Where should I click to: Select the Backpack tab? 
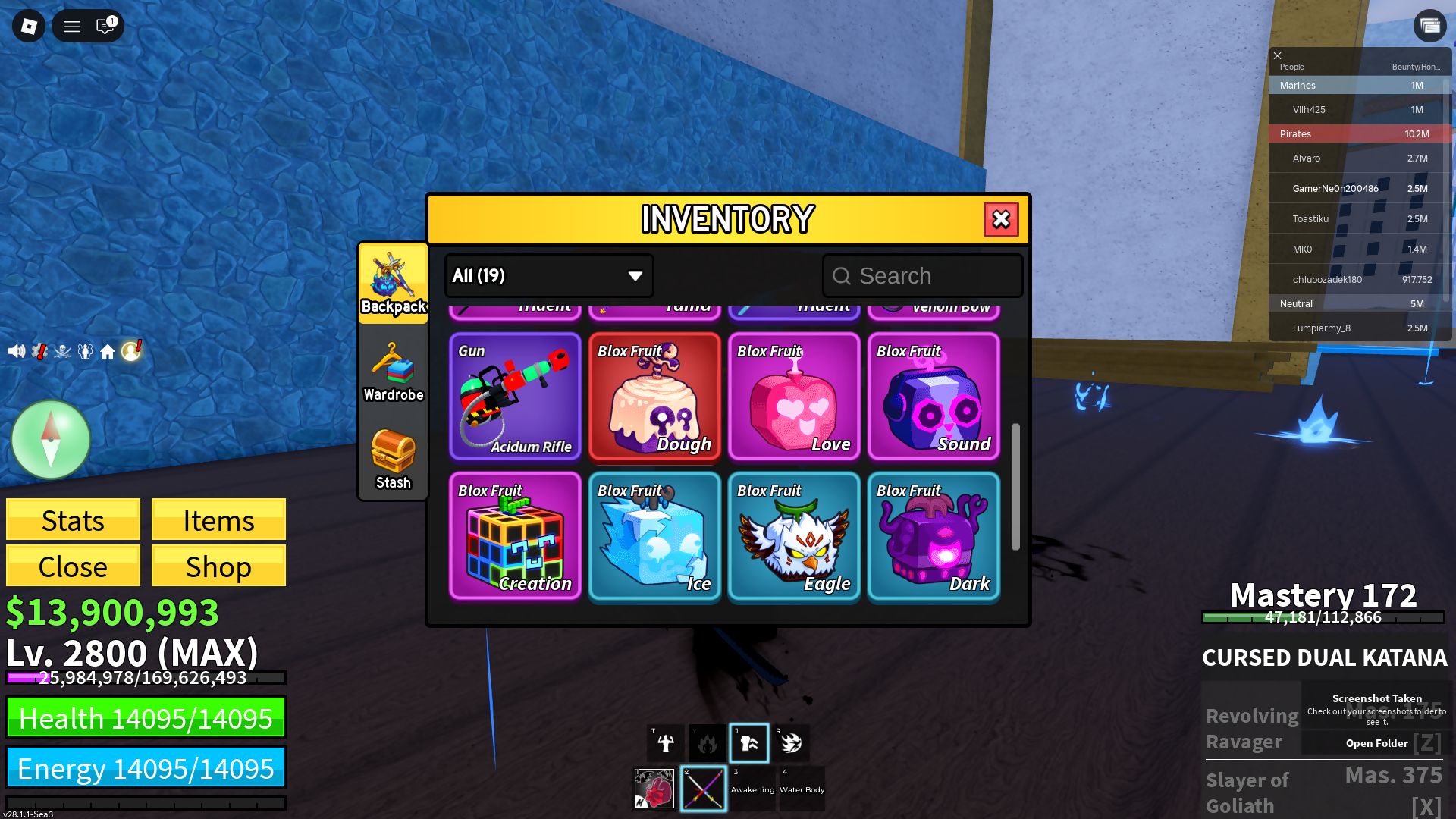(393, 284)
